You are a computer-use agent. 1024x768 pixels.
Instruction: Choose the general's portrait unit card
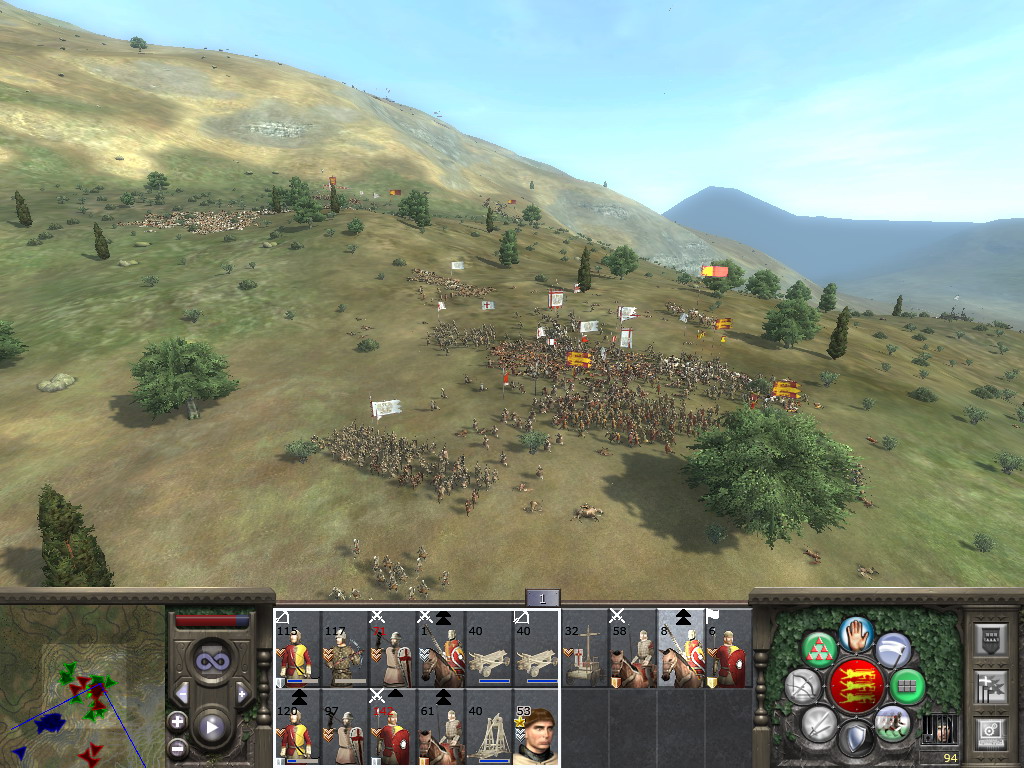(537, 728)
